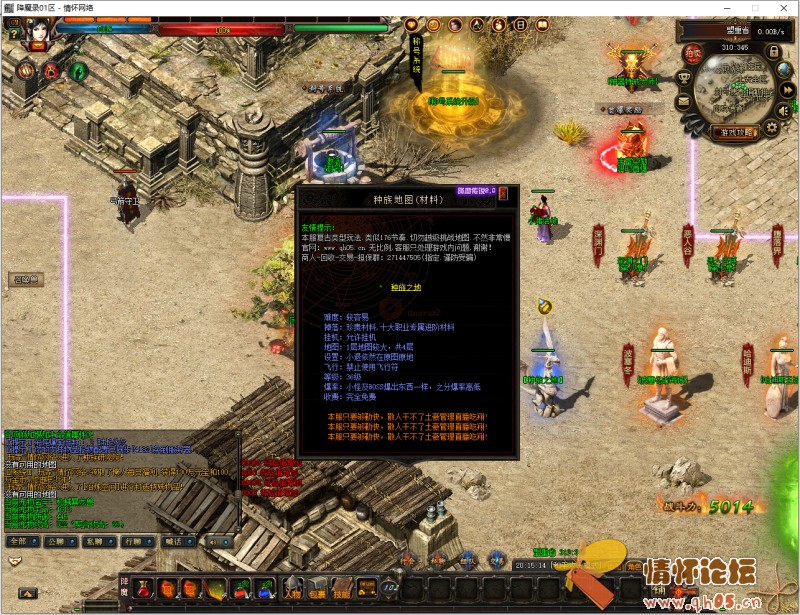
Task: Click the circular minimap
Action: click(735, 88)
